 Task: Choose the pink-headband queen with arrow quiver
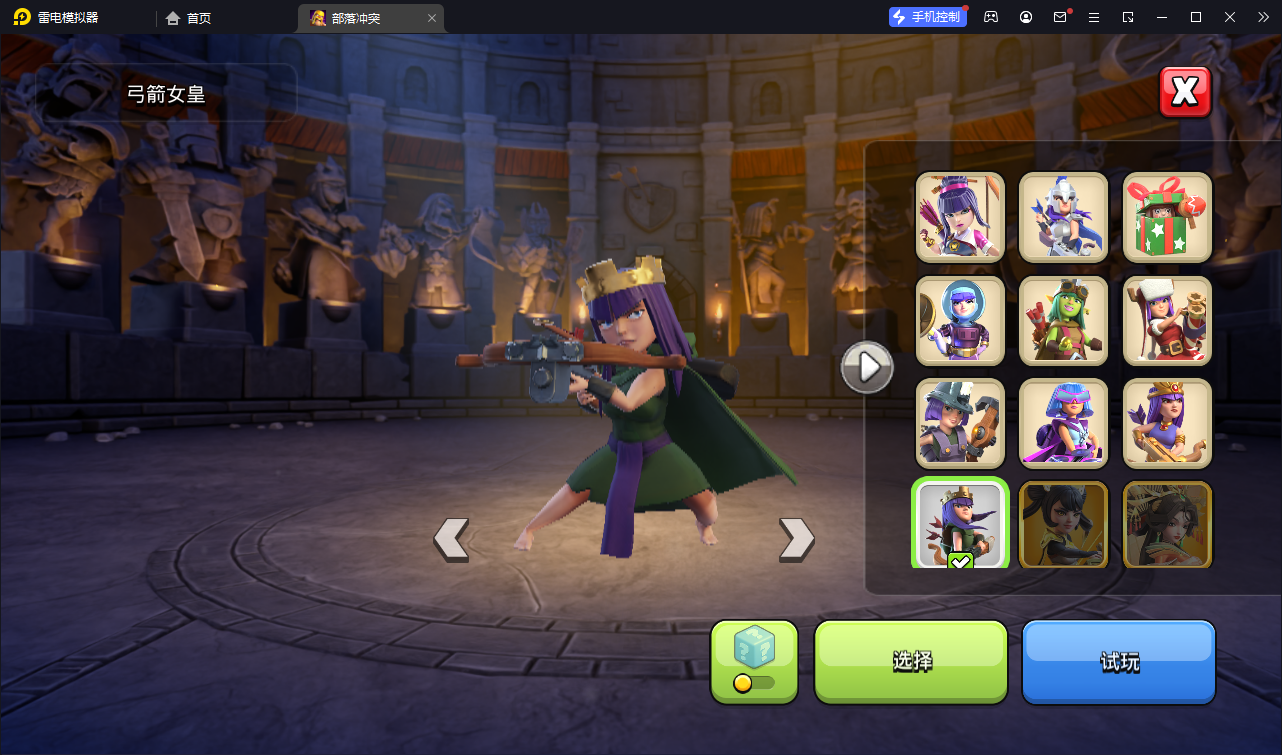click(960, 217)
